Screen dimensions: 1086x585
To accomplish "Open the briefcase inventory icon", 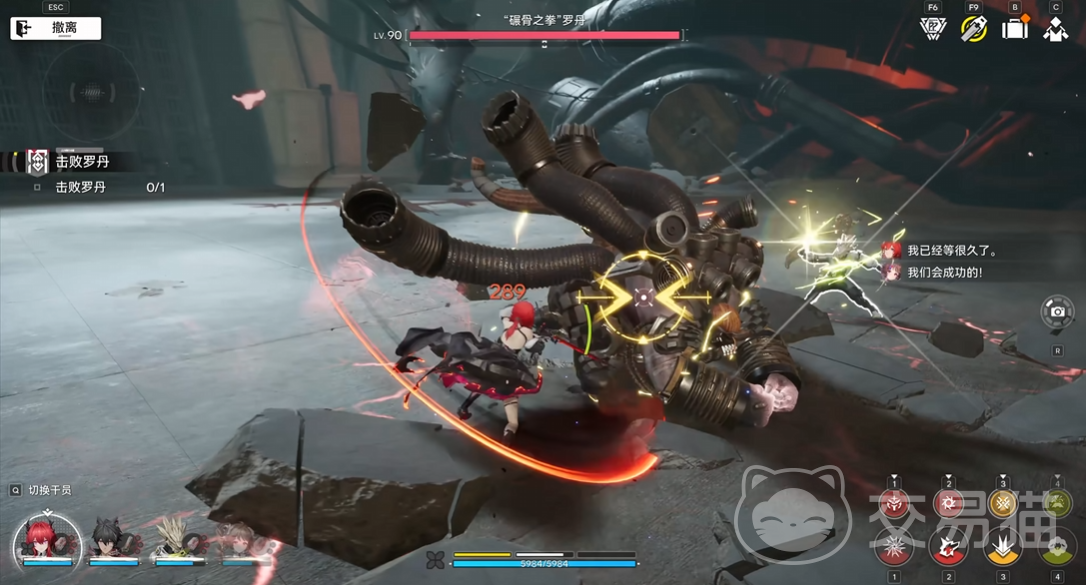I will [x=1015, y=28].
